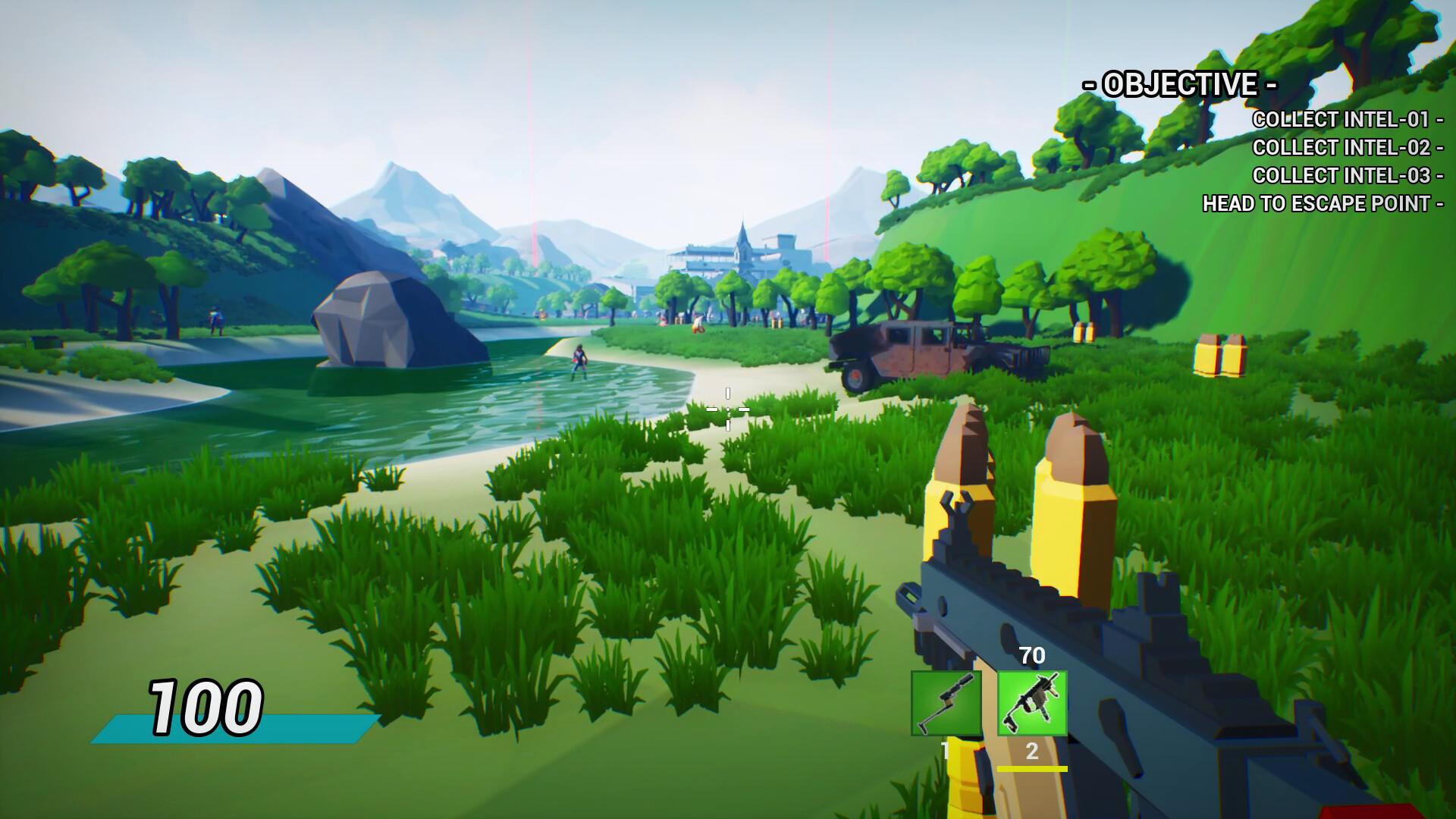Click the Collect Intel-01 objective
1456x819 pixels.
[x=1346, y=120]
